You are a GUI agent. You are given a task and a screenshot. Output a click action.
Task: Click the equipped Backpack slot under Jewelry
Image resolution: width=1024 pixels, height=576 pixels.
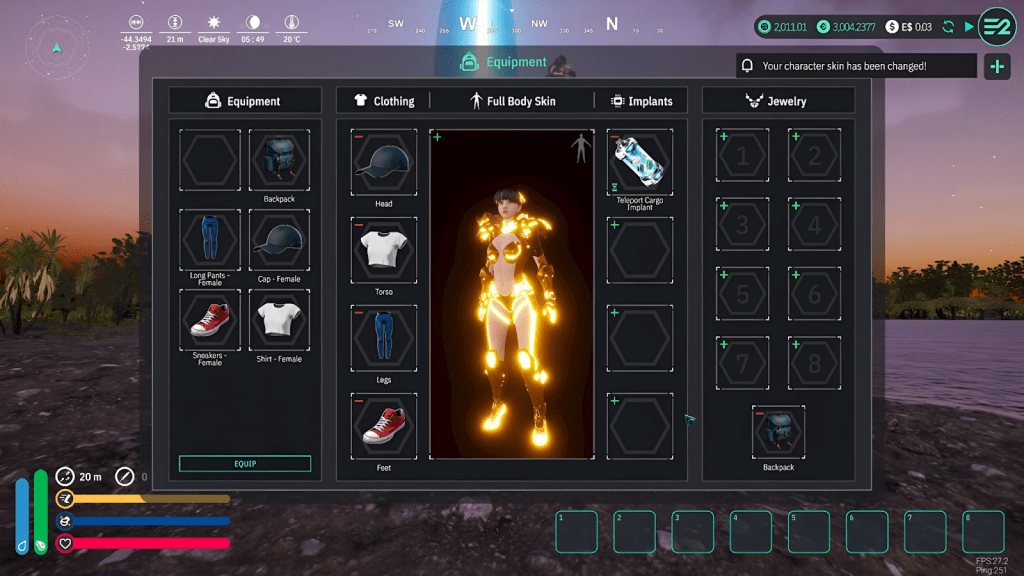click(778, 433)
